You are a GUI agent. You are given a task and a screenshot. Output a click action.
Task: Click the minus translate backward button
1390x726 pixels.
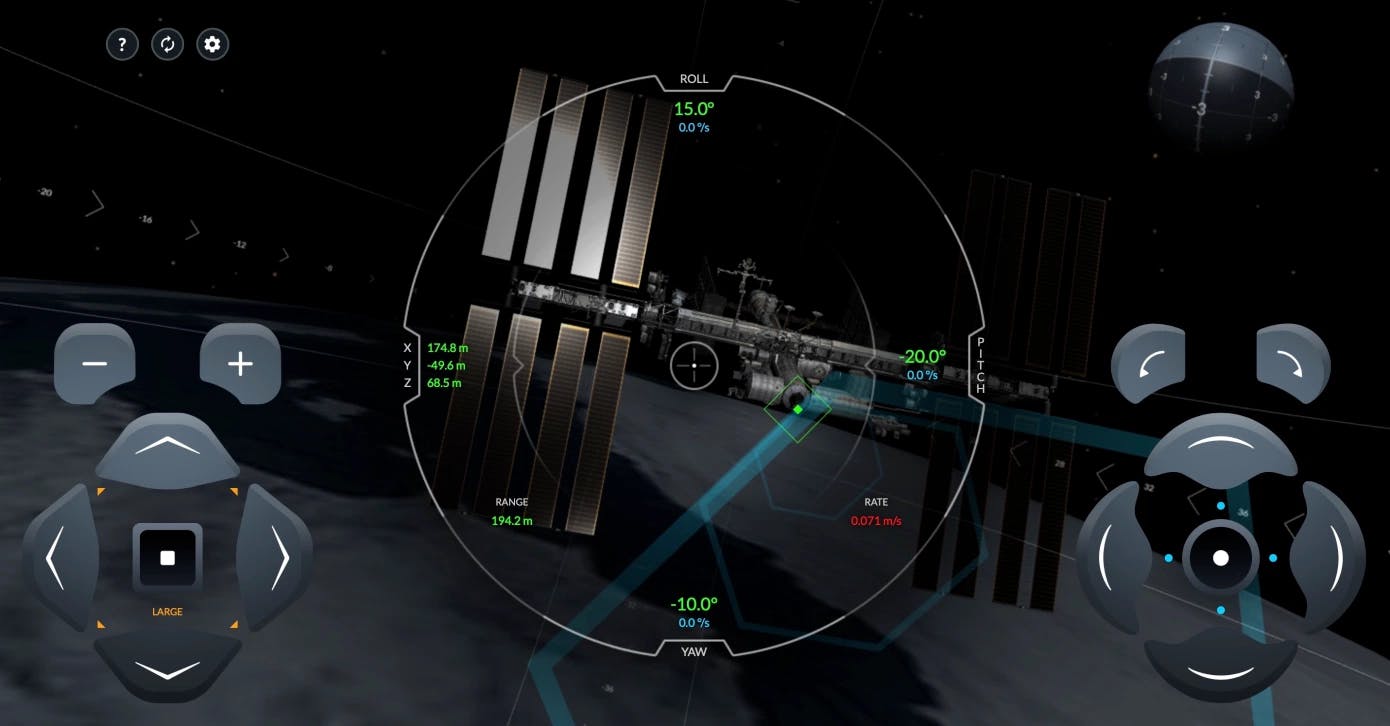point(94,363)
